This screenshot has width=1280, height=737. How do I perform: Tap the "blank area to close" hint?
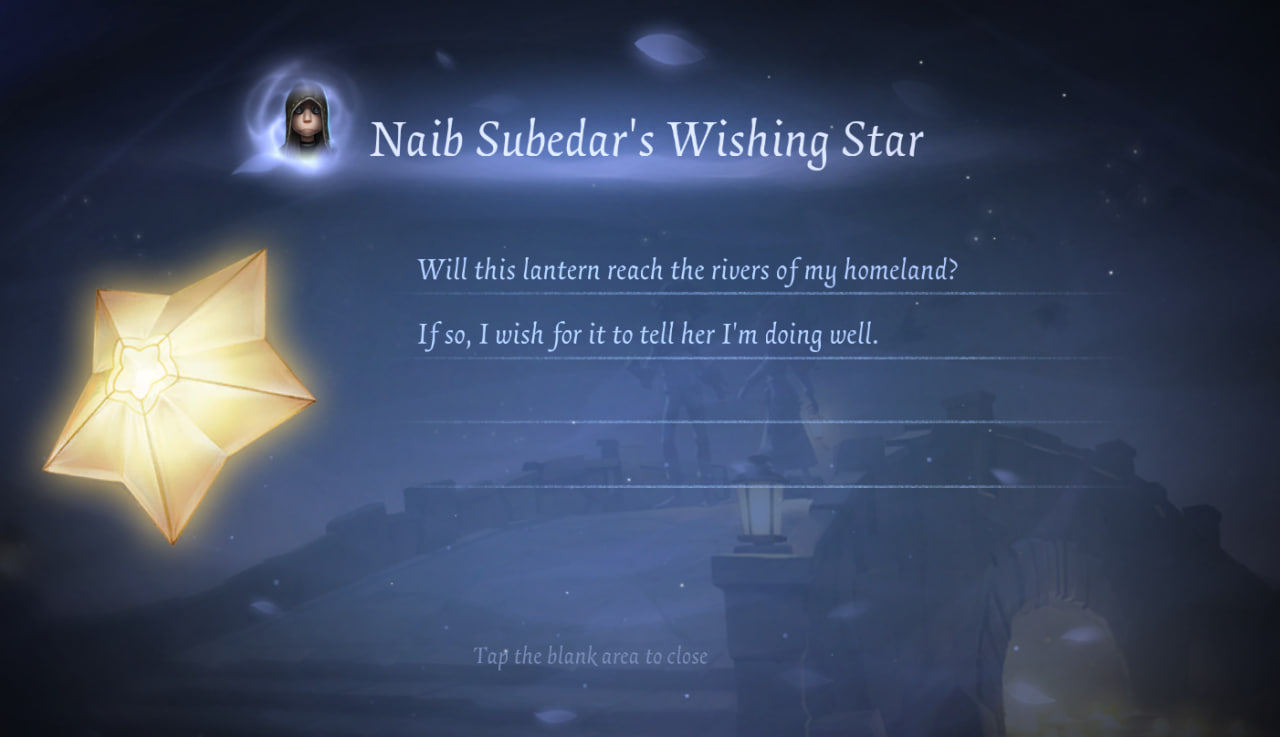[590, 656]
